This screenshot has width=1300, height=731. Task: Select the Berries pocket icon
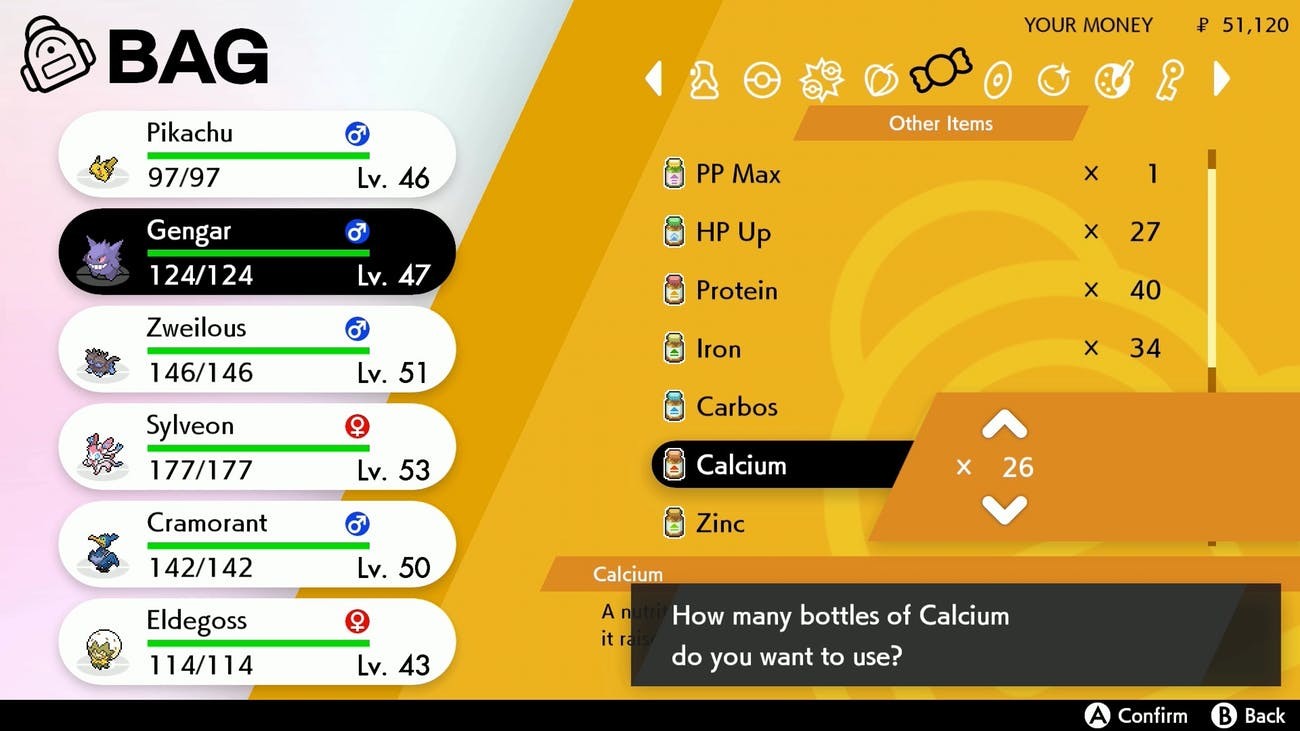(x=880, y=80)
